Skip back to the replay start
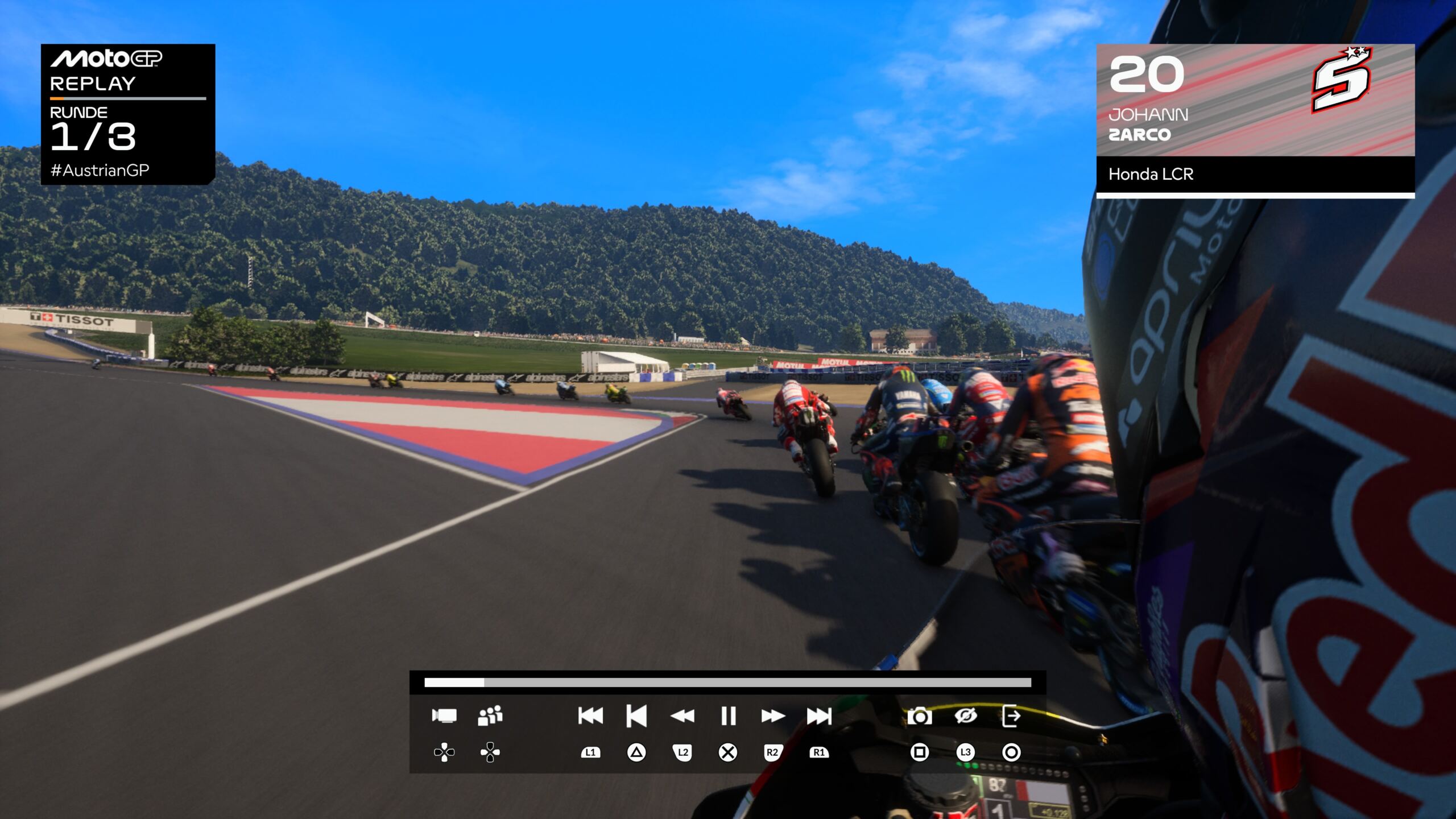1456x819 pixels. coord(590,715)
